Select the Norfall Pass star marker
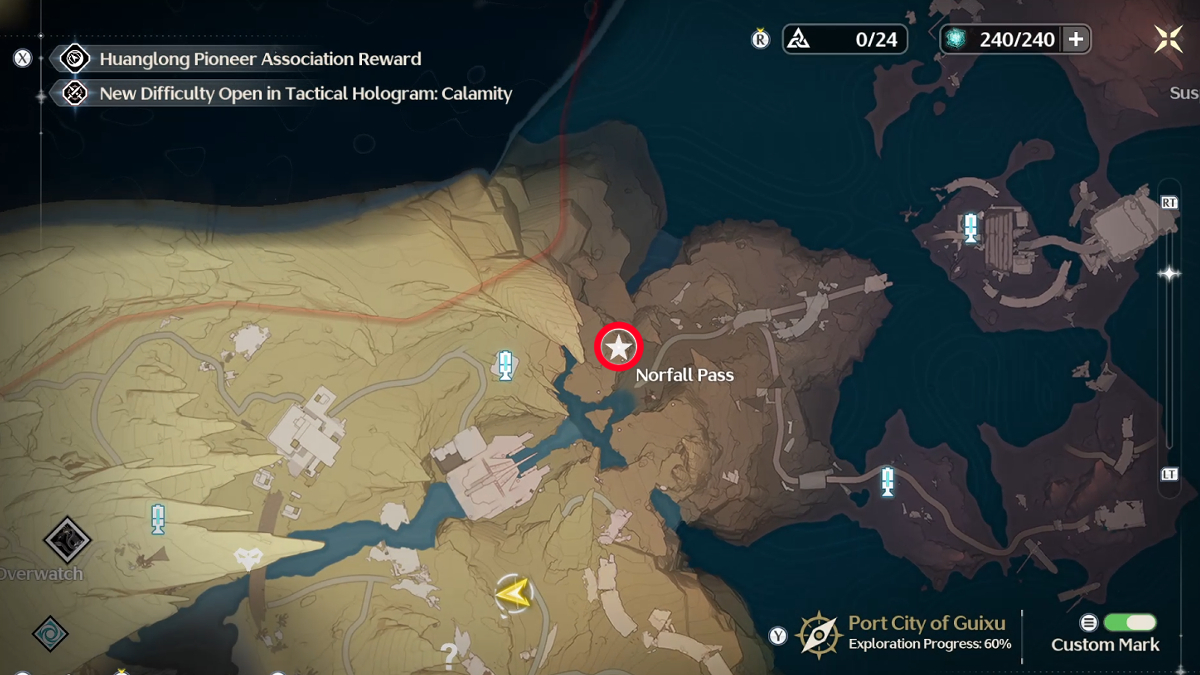The height and width of the screenshot is (675, 1200). [619, 348]
